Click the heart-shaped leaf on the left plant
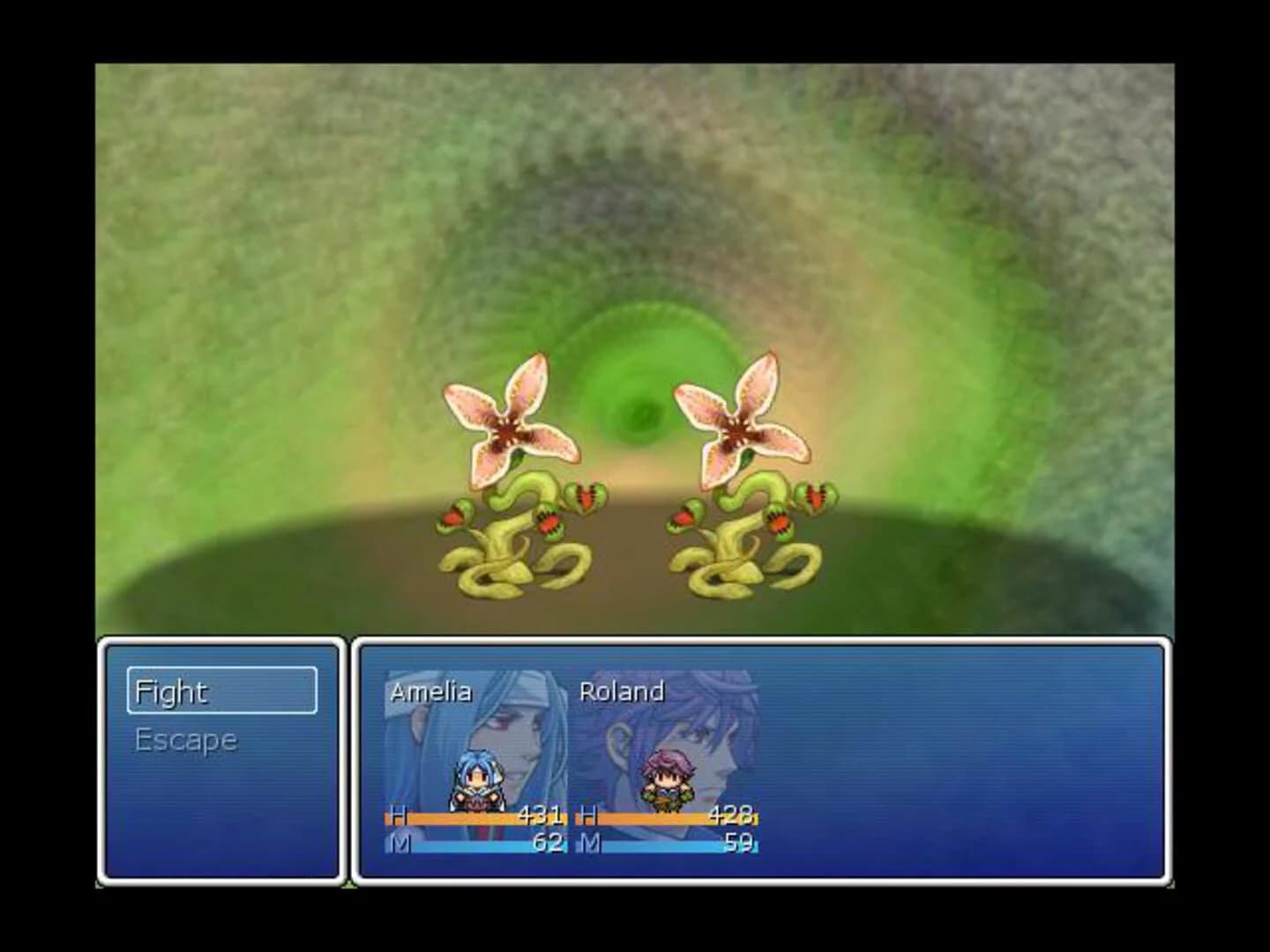The width and height of the screenshot is (1270, 952). pos(586,498)
